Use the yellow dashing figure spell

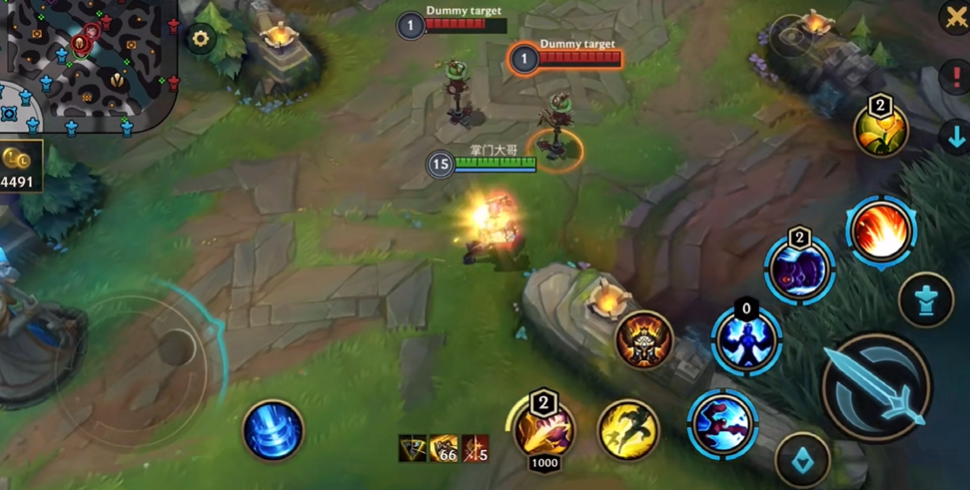[628, 430]
